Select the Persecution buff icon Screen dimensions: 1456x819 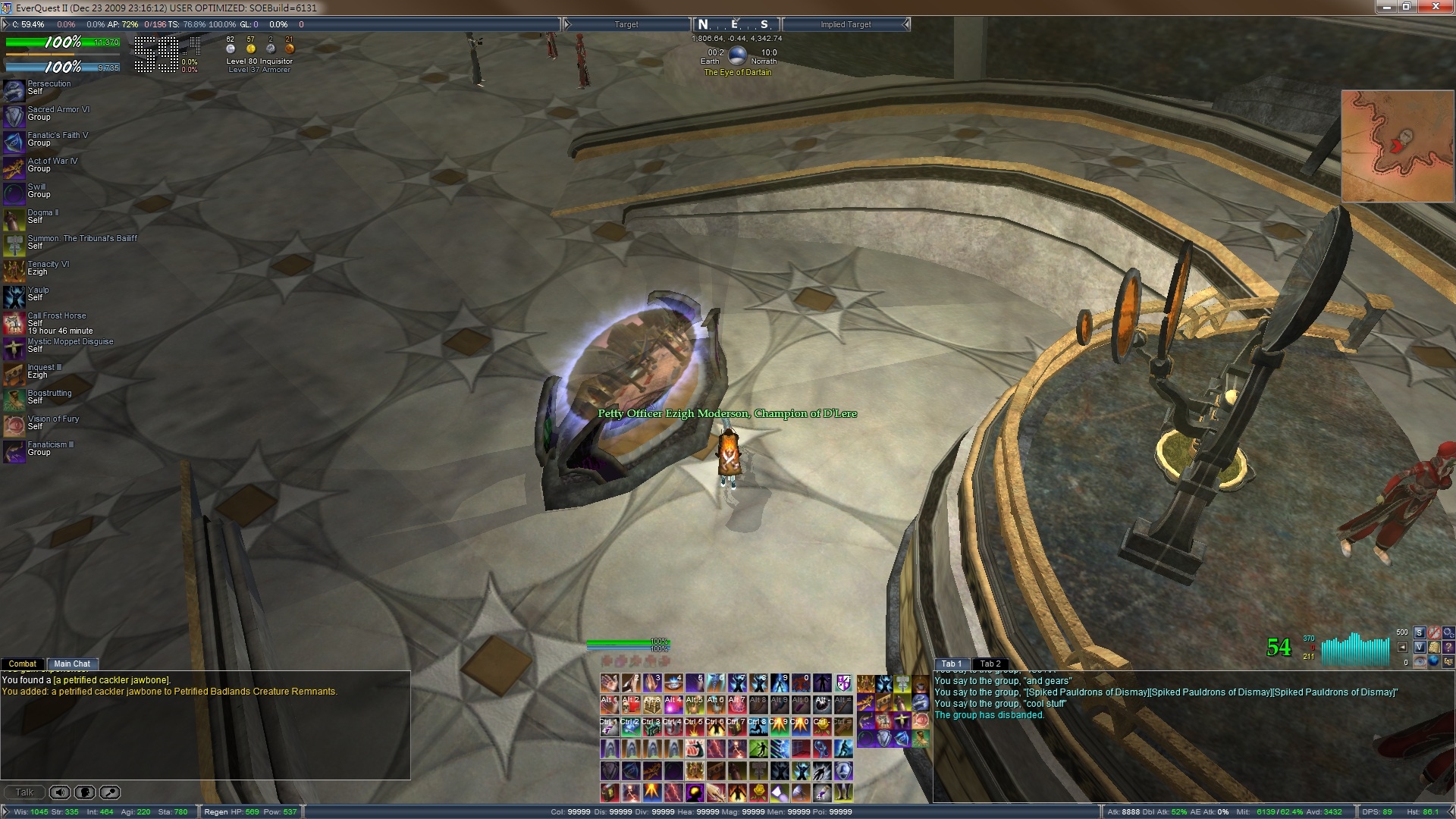tap(14, 90)
